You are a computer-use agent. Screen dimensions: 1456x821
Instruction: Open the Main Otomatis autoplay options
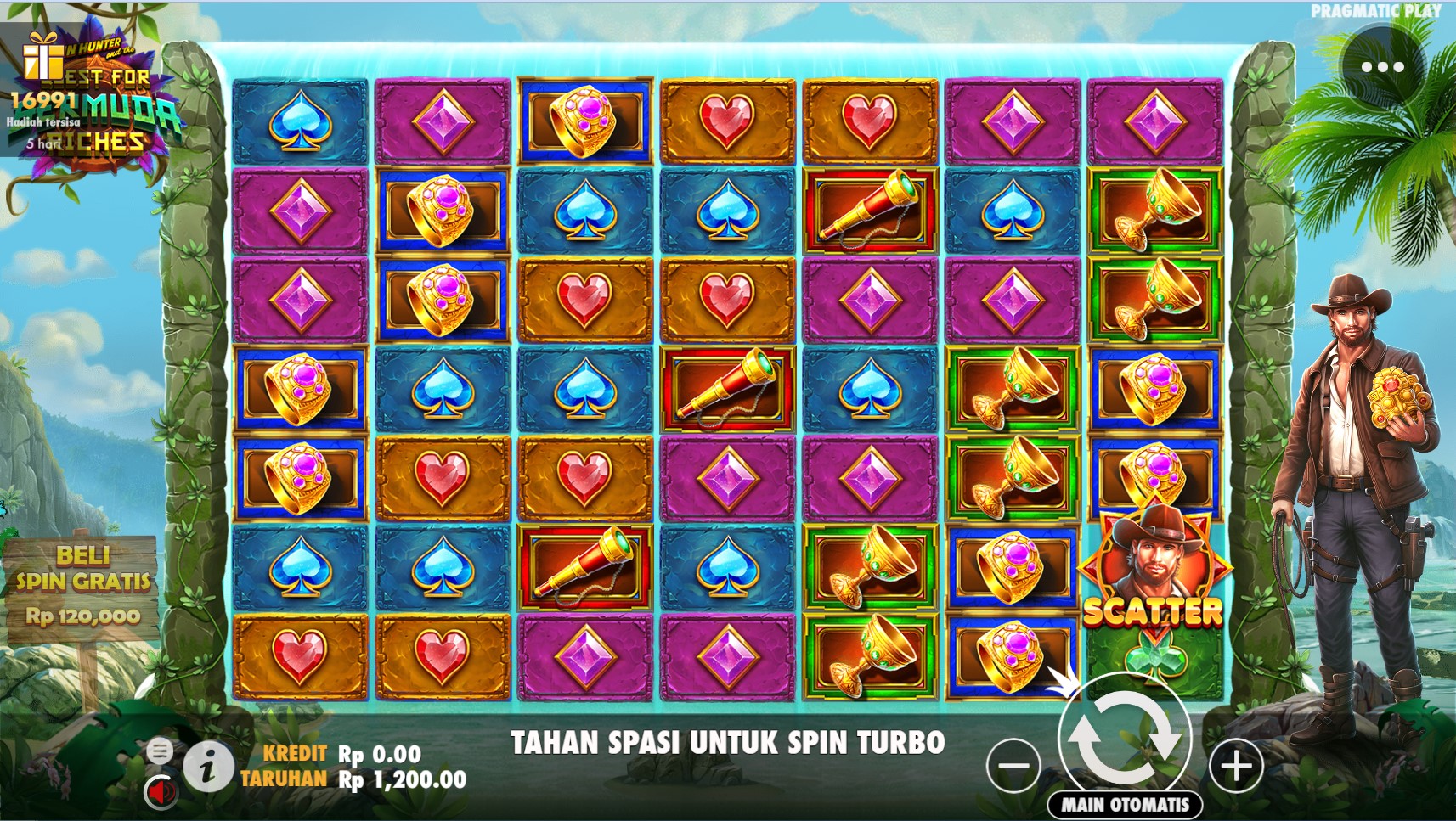point(1125,804)
